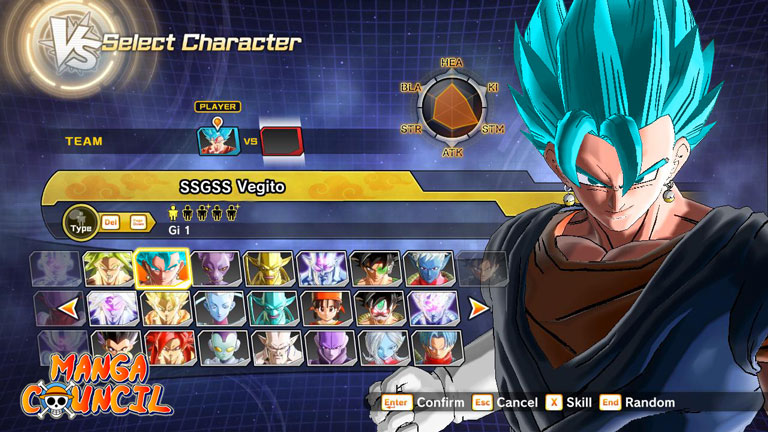This screenshot has height=432, width=768.
Task: Go to the next roster page arrow
Action: (478, 307)
